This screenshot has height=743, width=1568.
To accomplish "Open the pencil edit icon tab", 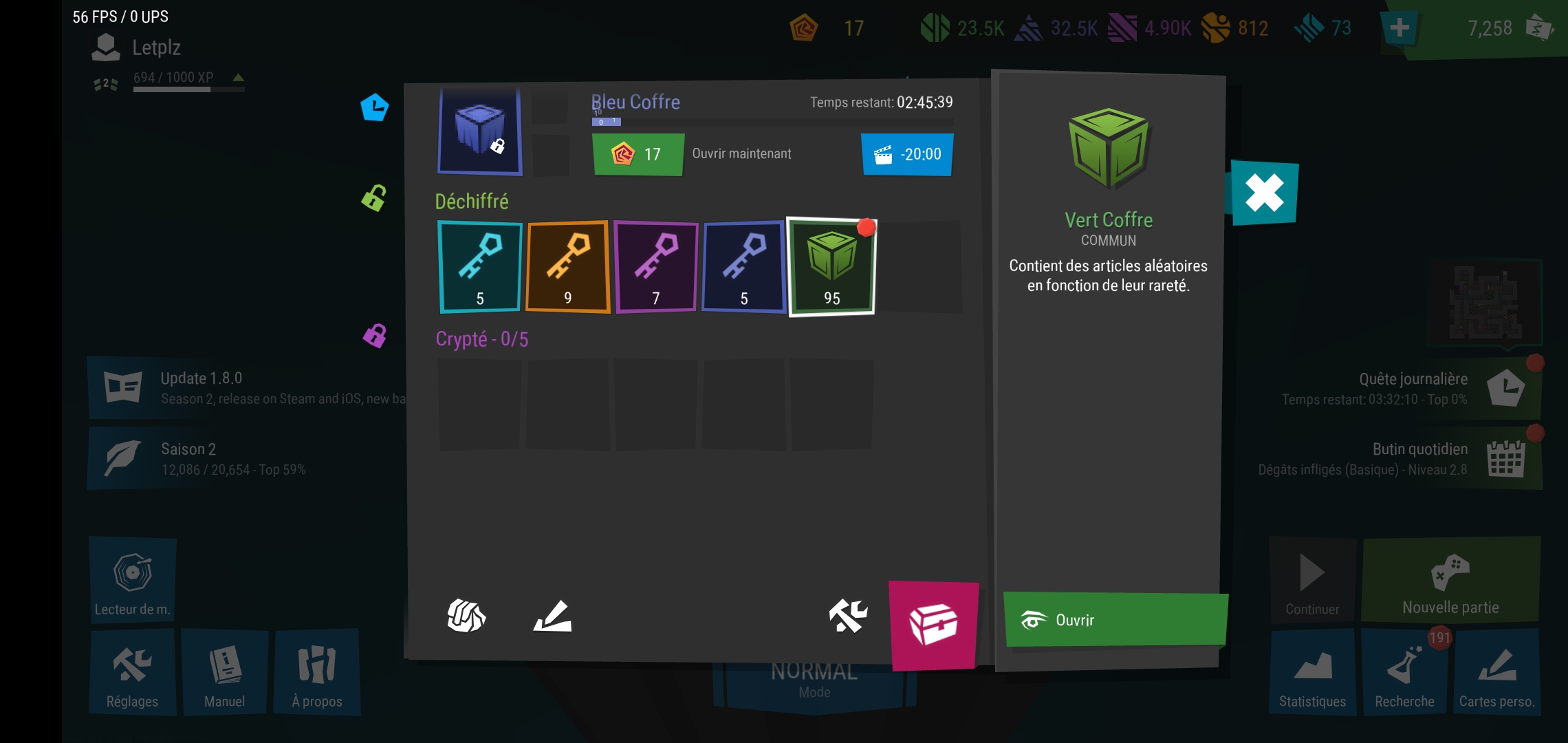I will click(x=553, y=615).
